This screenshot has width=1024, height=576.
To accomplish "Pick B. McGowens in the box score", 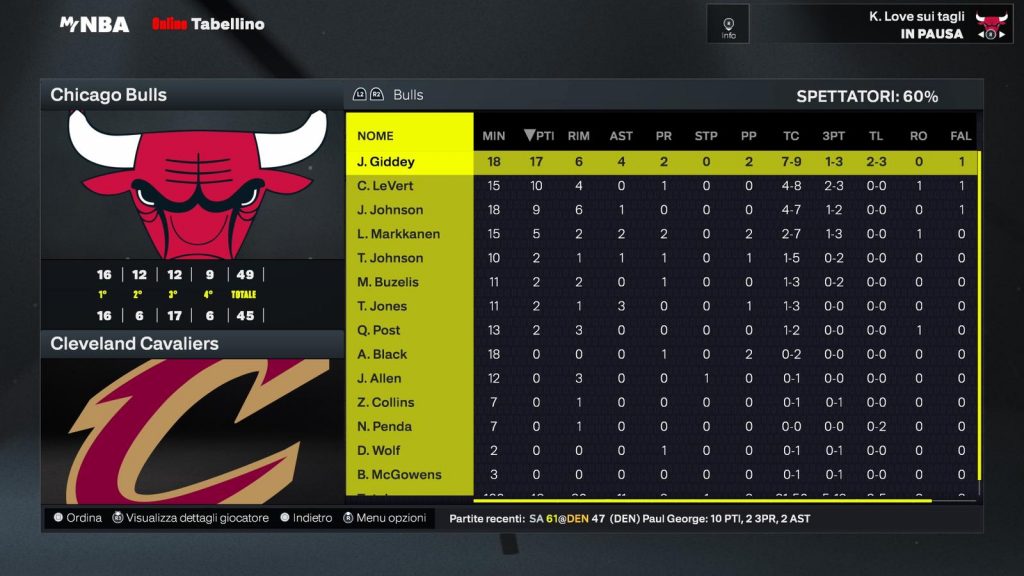I will [399, 474].
